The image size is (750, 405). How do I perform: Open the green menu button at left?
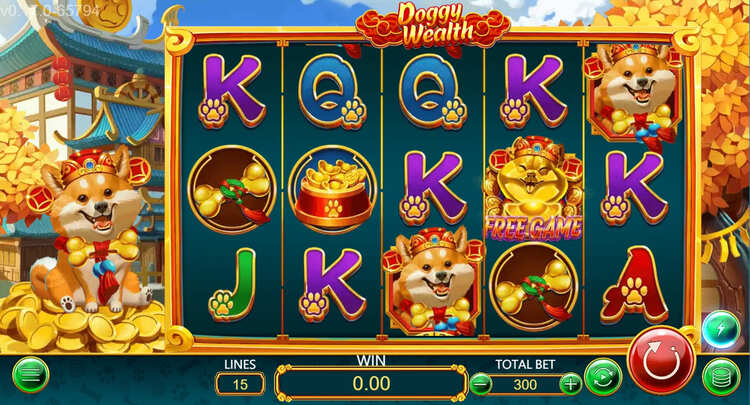tap(31, 375)
